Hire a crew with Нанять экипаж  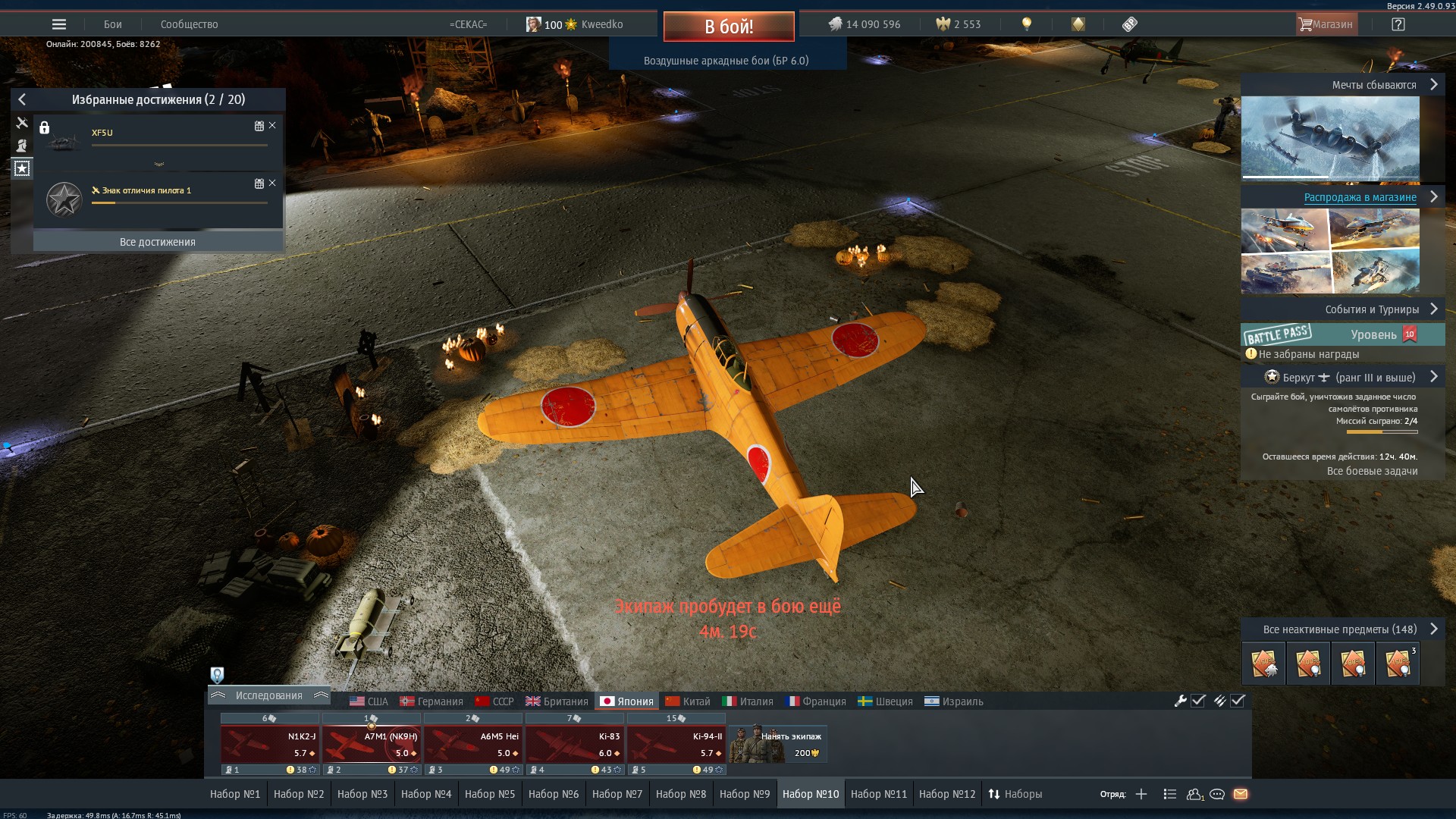777,744
